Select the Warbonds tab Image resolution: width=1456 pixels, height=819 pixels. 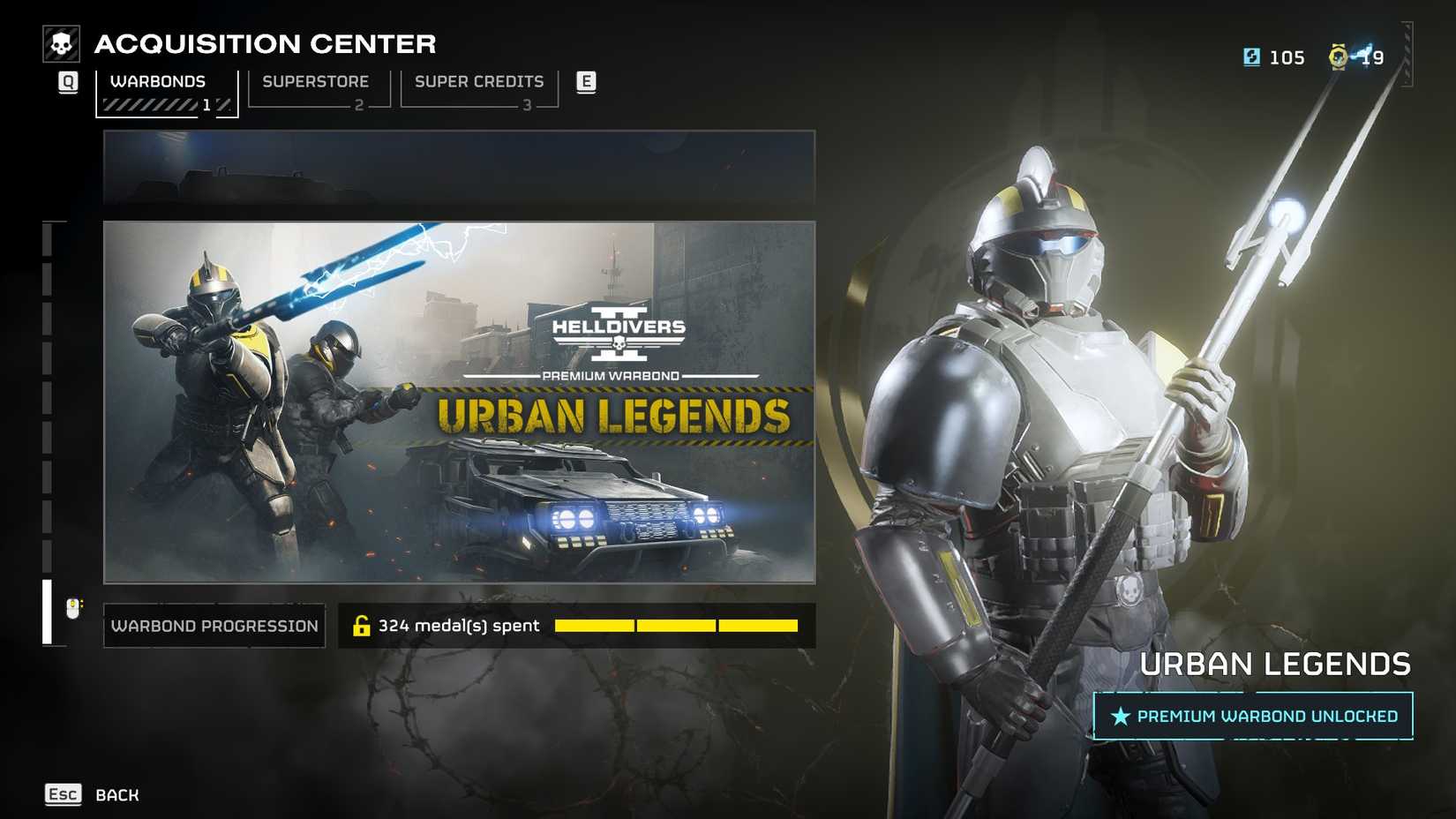(157, 81)
